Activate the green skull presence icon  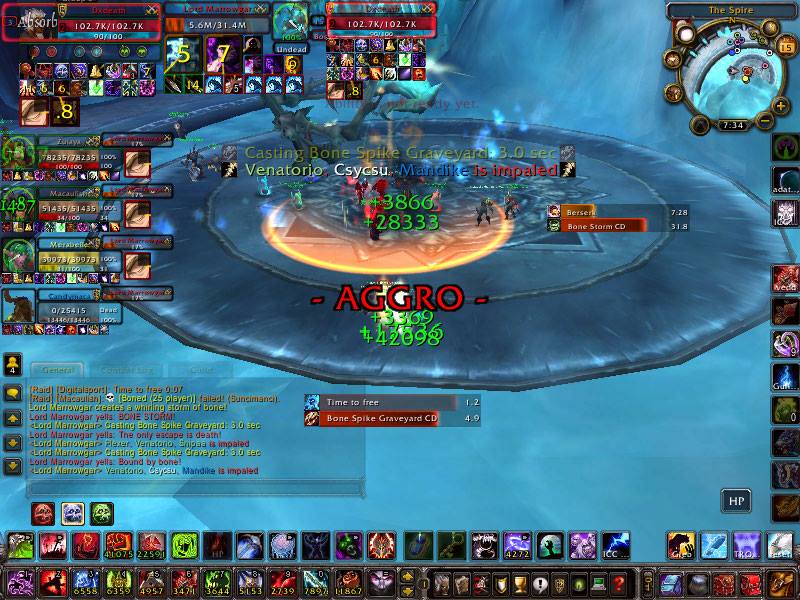coord(103,514)
